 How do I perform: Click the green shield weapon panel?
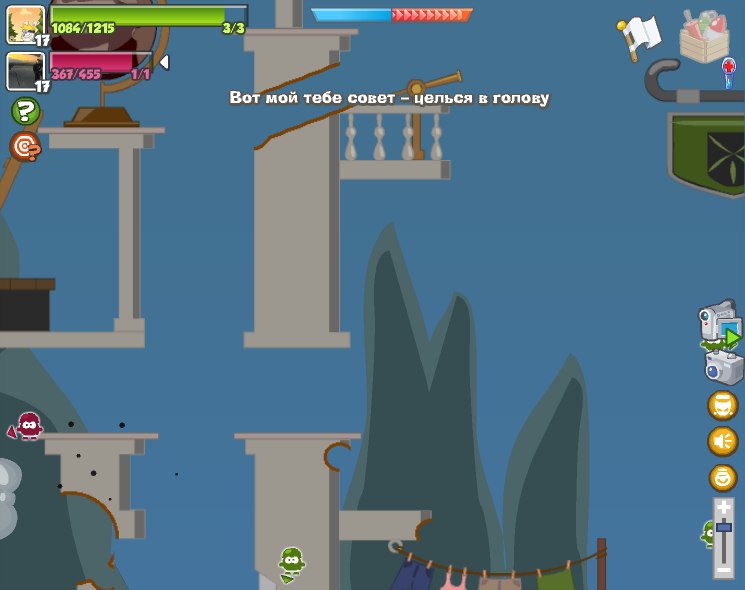(x=707, y=150)
